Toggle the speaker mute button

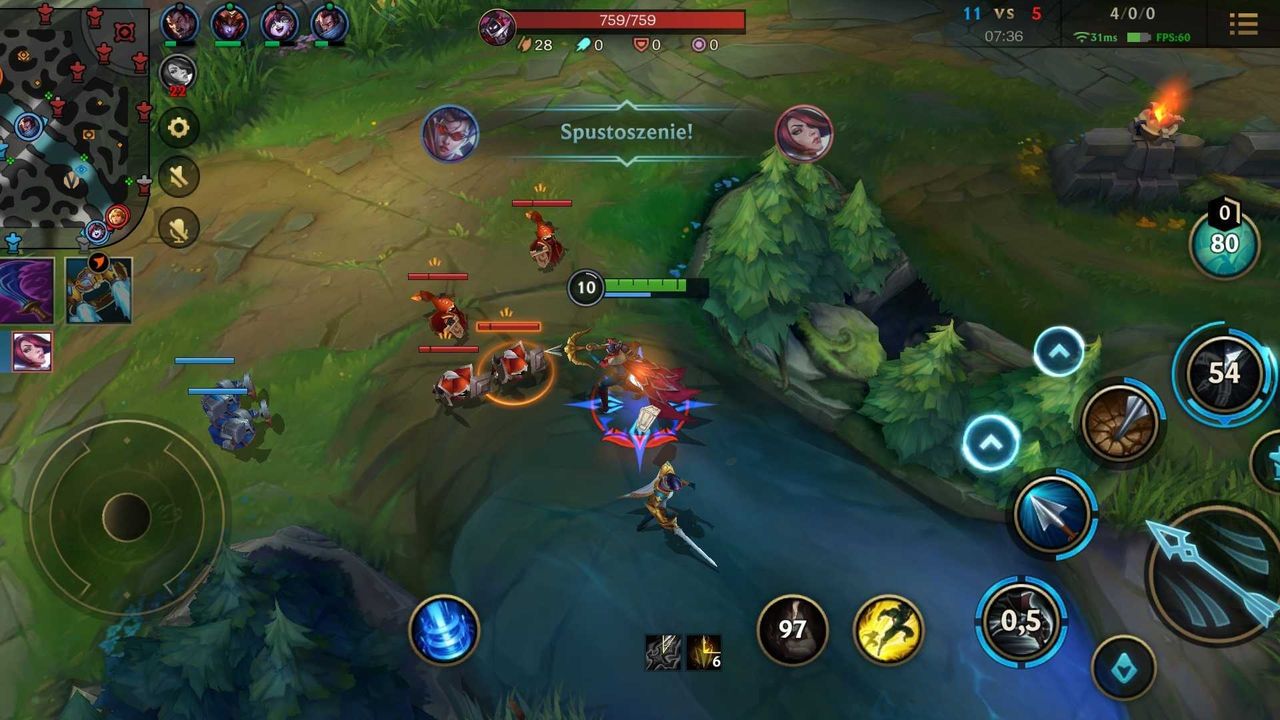[180, 178]
